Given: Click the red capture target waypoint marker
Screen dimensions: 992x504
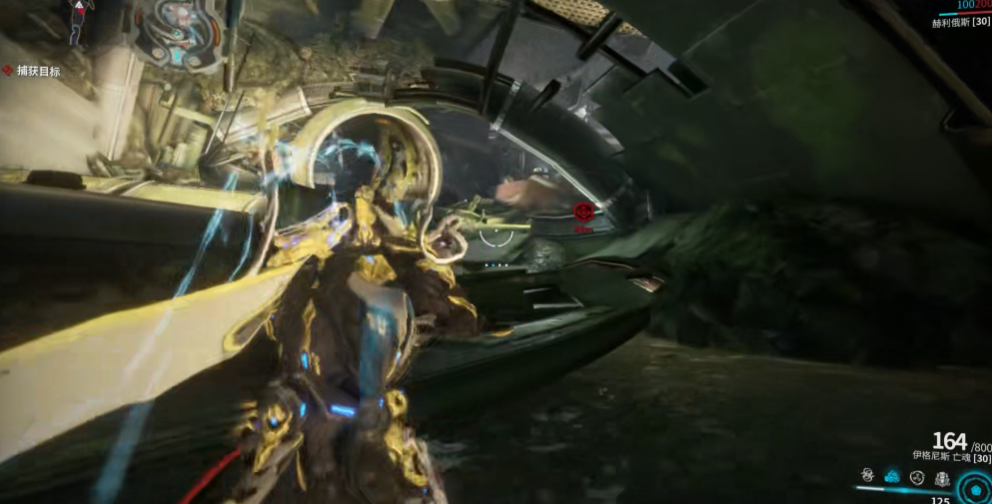Looking at the screenshot, I should [583, 212].
